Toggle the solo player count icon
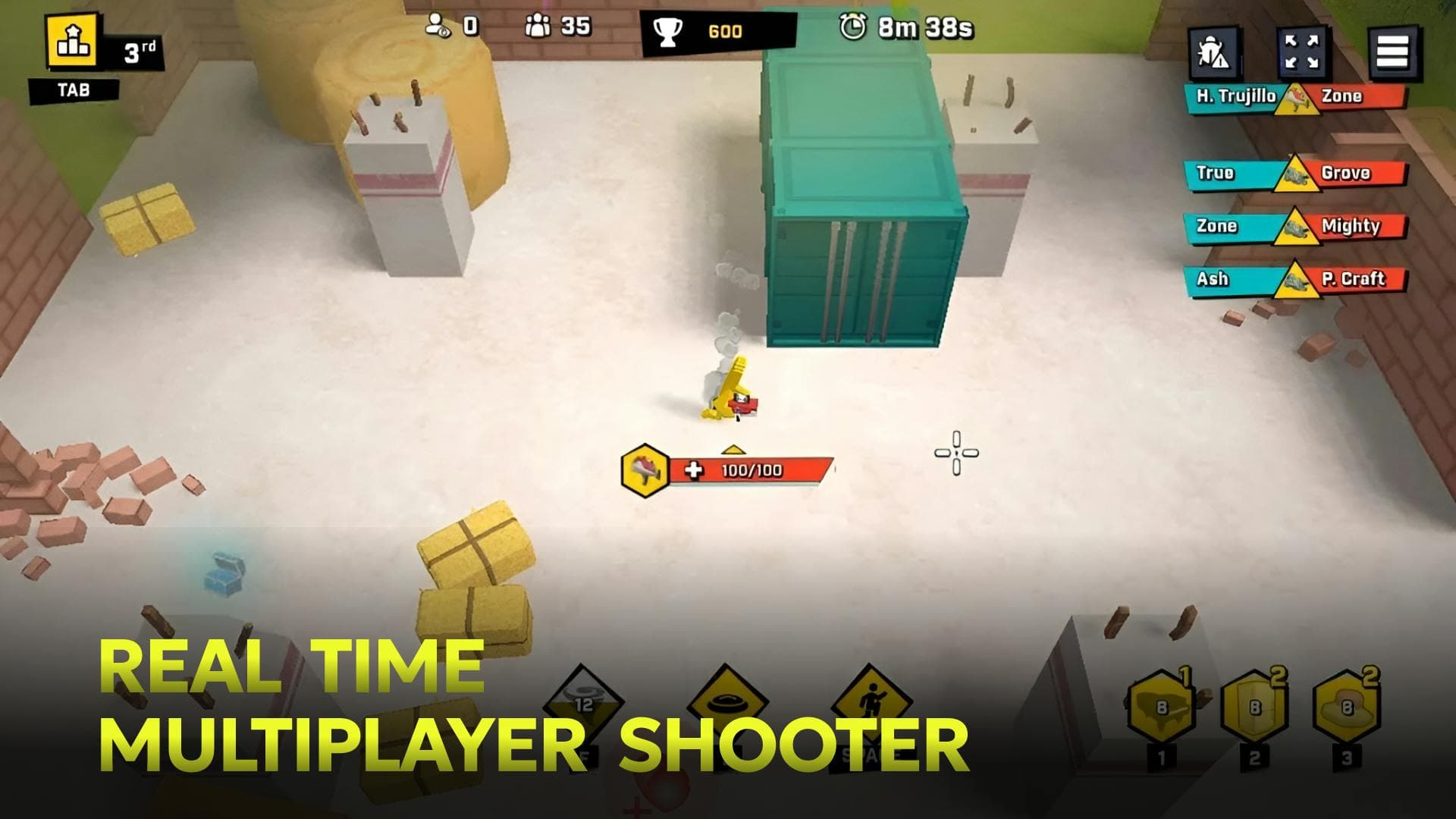Image resolution: width=1456 pixels, height=819 pixels. (x=438, y=25)
